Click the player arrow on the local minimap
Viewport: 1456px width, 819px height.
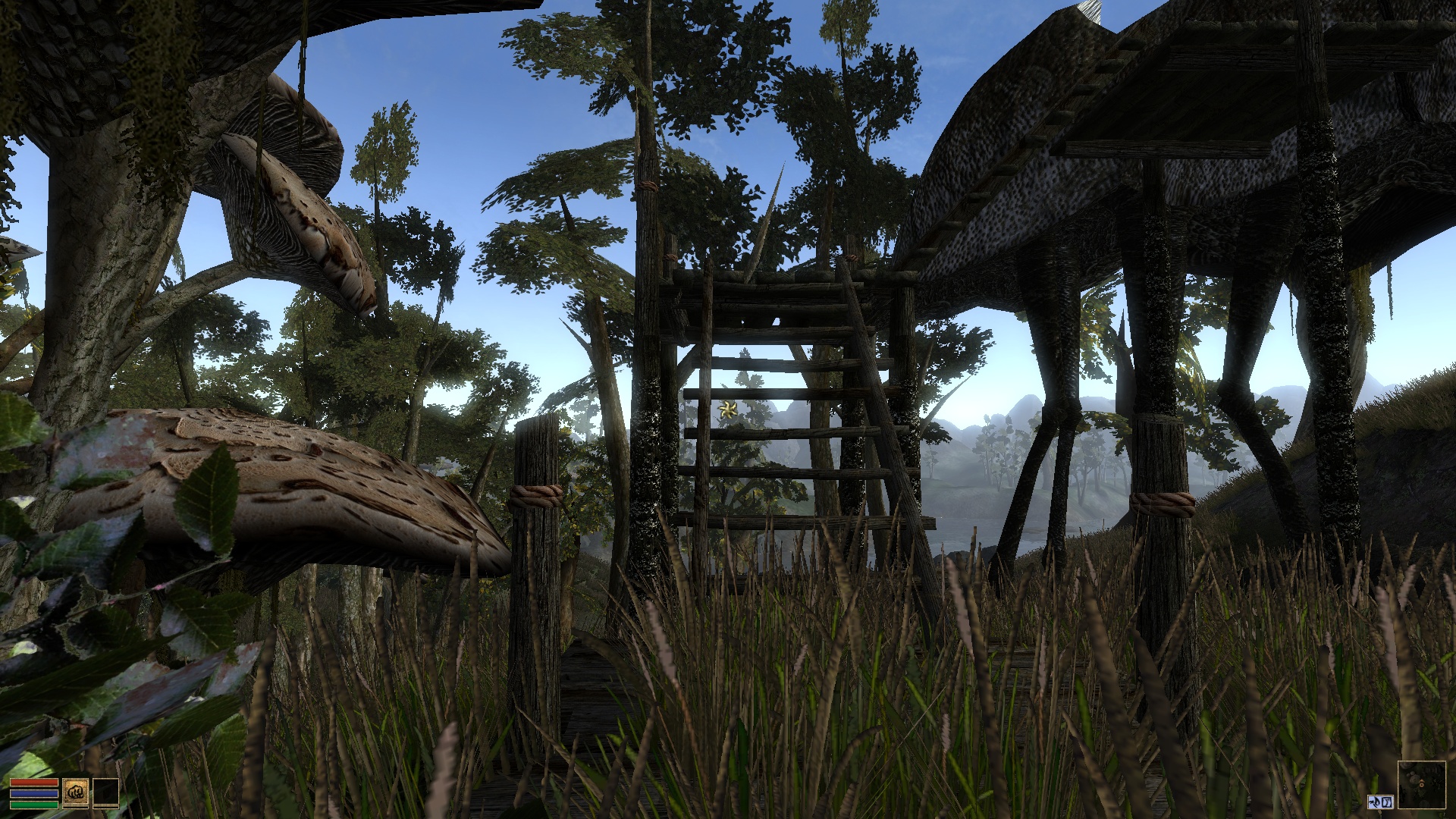[1422, 783]
